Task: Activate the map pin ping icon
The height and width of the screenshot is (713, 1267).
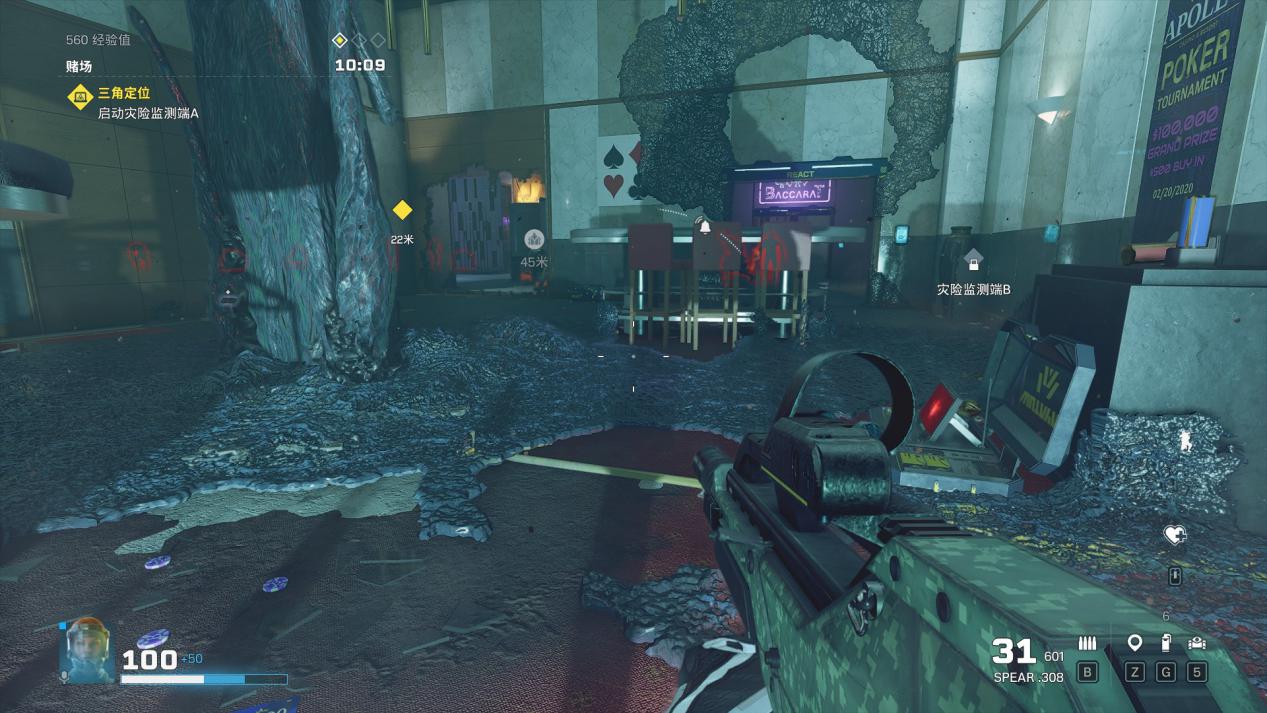Action: [1134, 643]
